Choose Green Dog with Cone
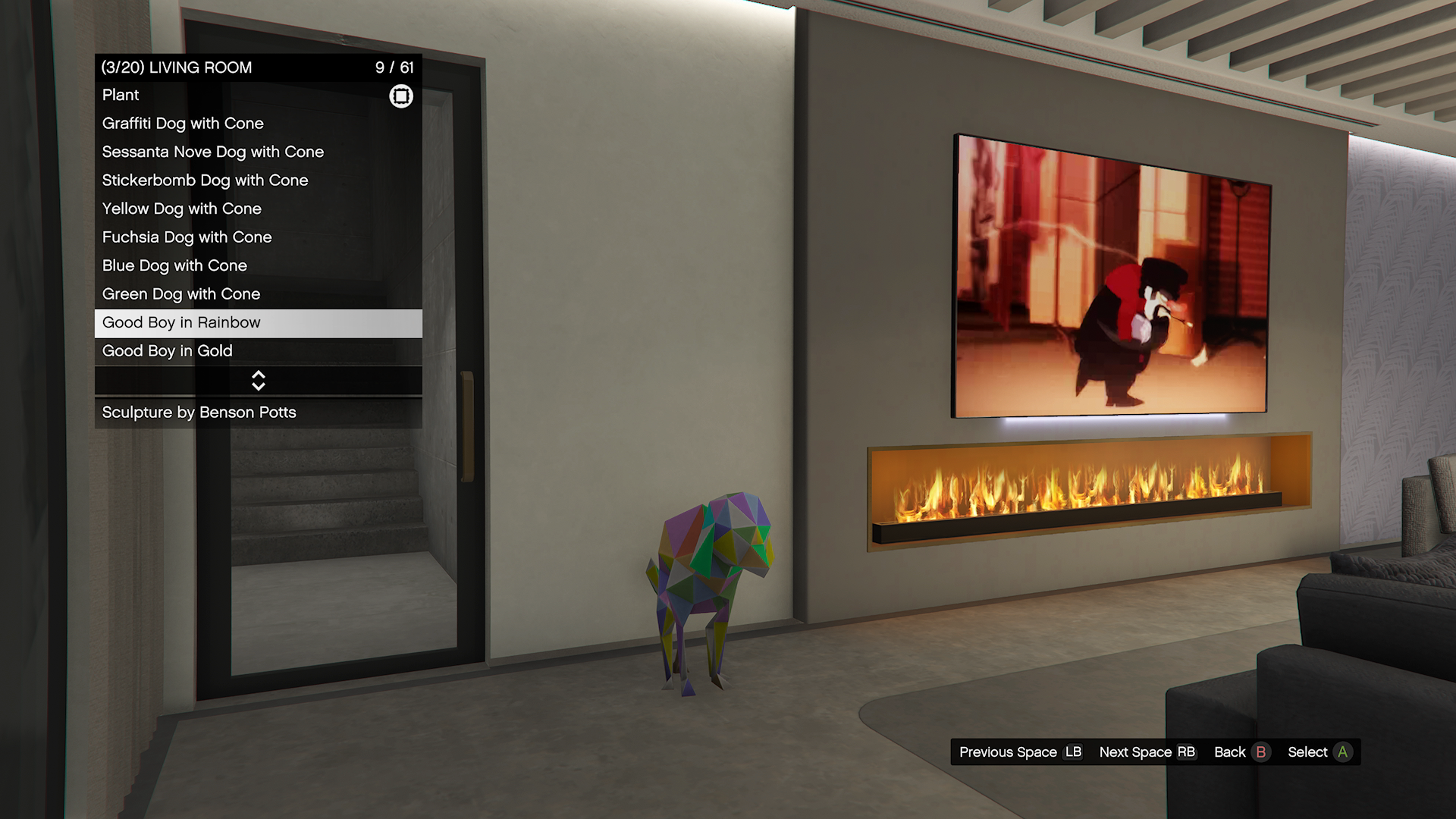 coord(258,294)
